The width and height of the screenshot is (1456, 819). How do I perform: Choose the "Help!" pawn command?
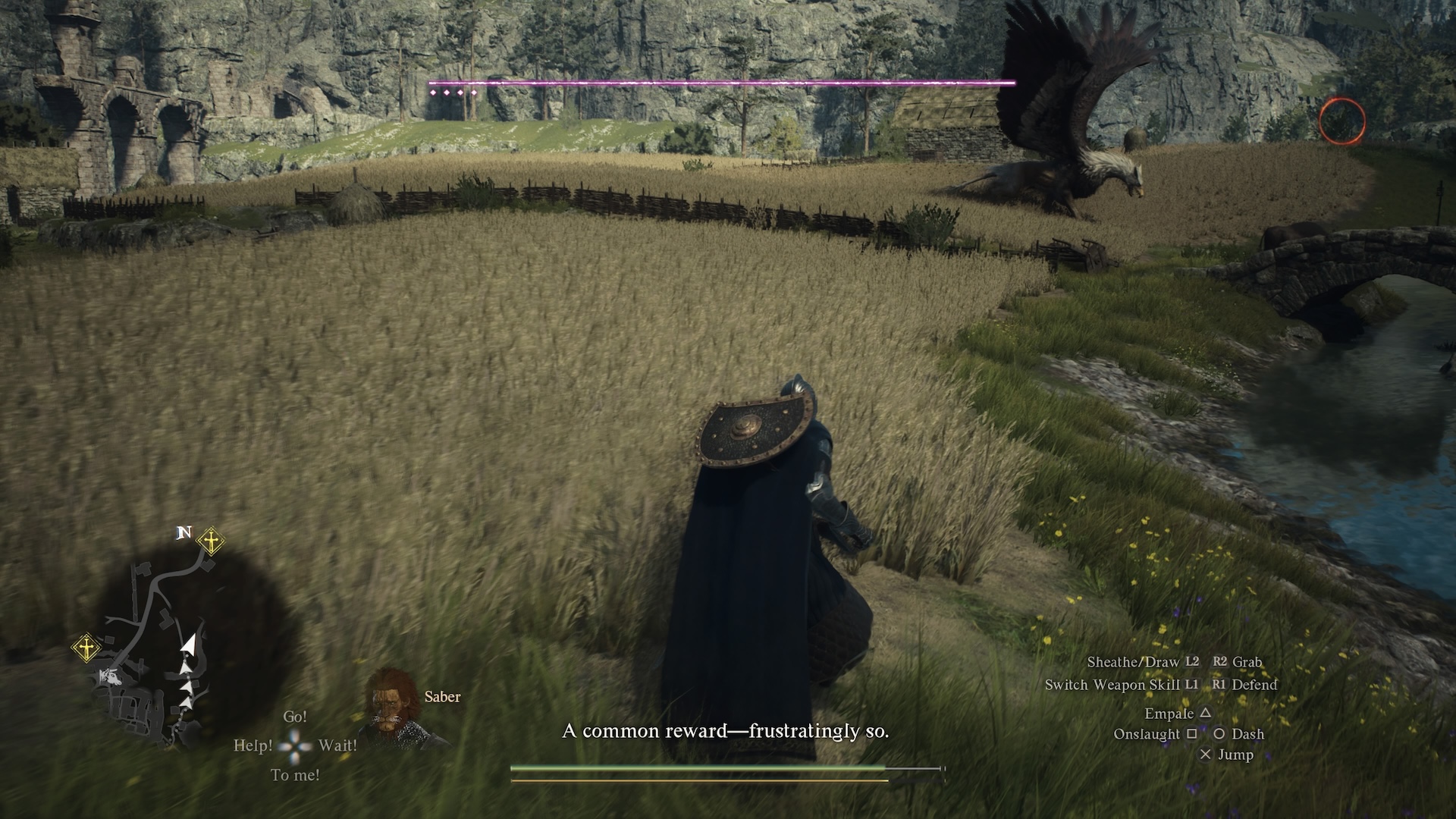click(253, 745)
